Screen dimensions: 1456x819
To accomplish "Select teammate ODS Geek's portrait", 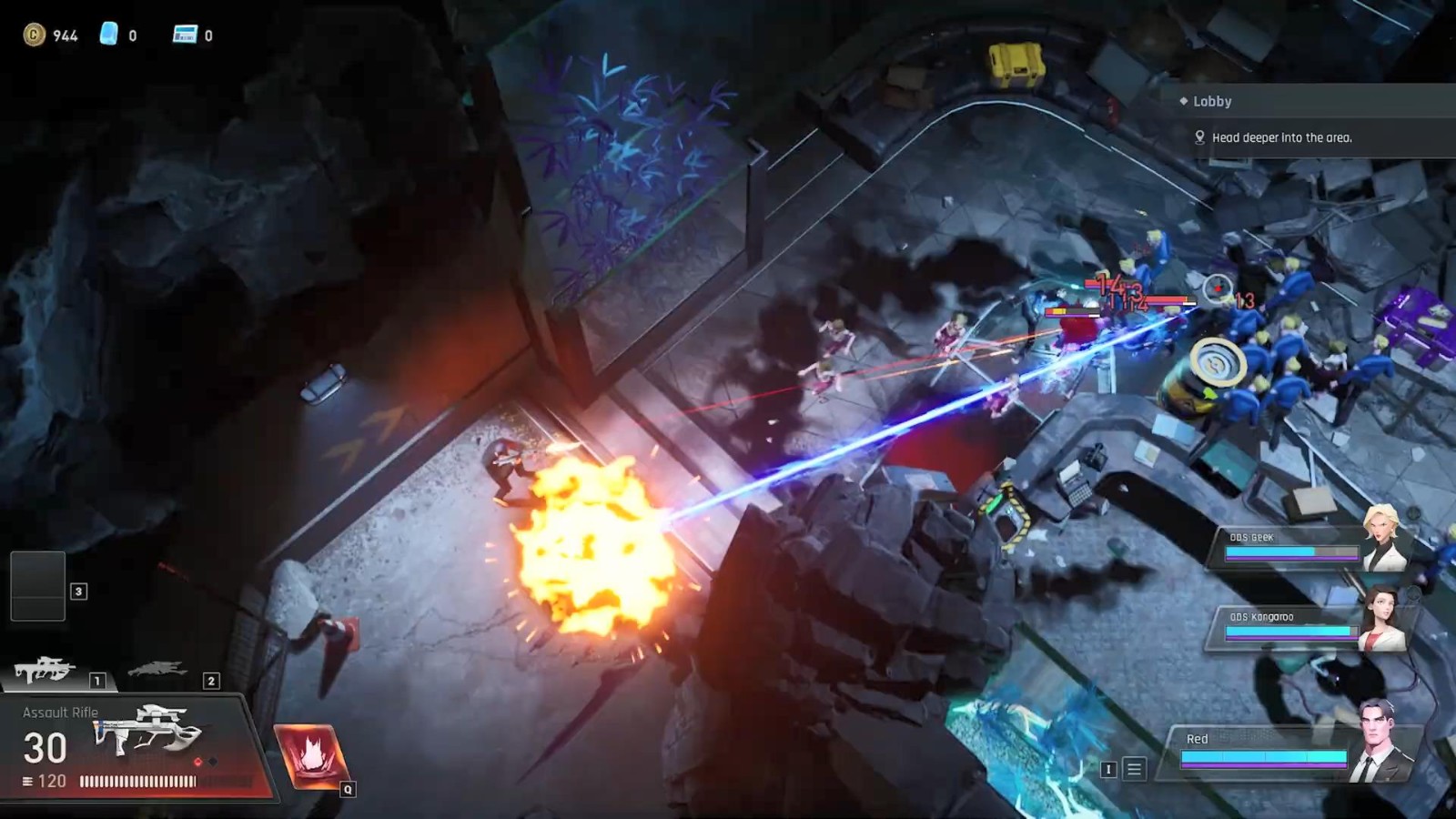I will [1383, 539].
